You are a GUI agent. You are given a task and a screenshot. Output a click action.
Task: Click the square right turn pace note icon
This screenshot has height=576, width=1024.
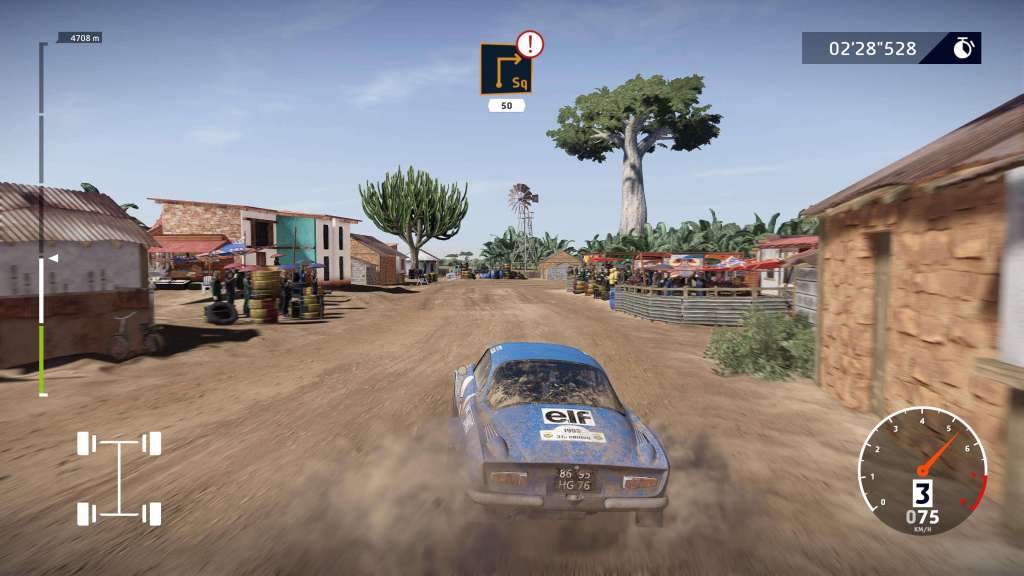point(504,70)
